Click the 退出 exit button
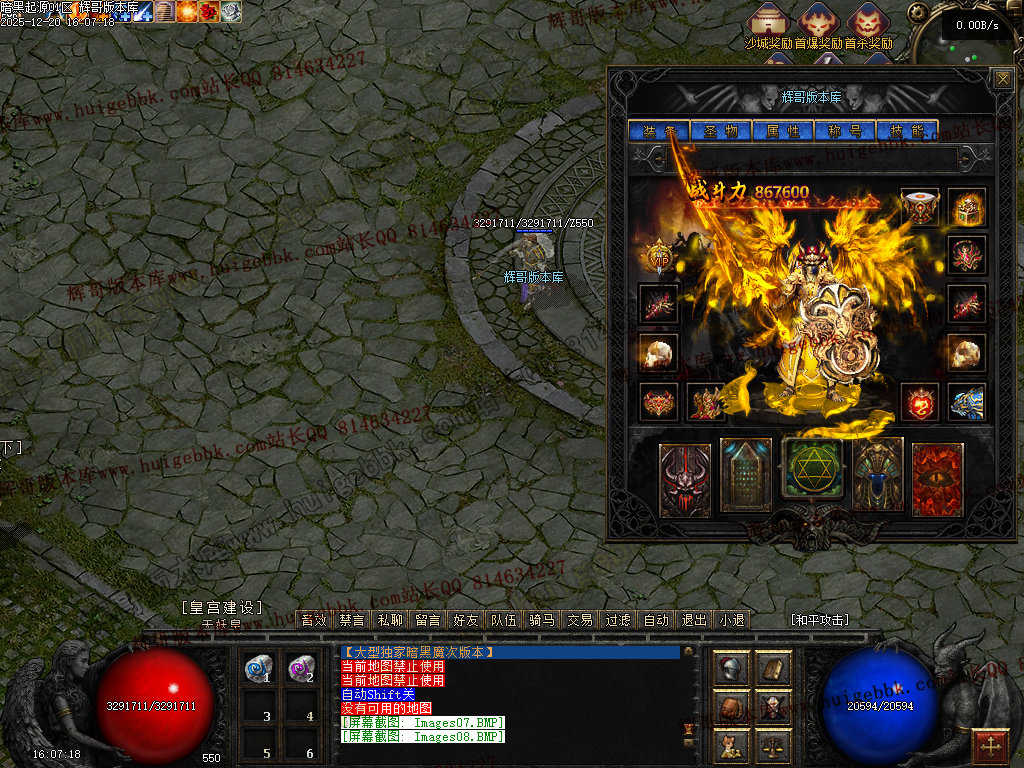 pos(694,620)
